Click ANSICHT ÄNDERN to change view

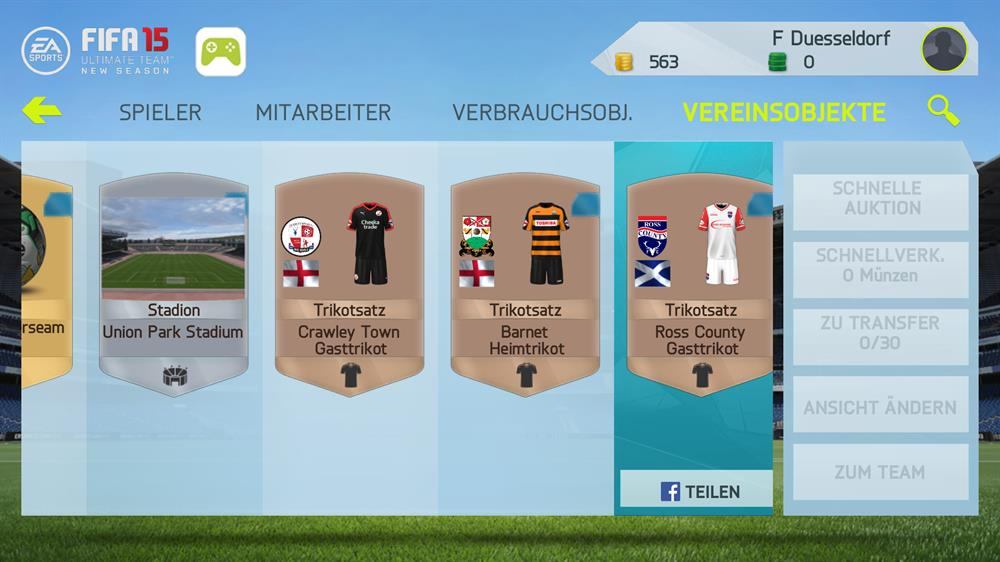880,407
